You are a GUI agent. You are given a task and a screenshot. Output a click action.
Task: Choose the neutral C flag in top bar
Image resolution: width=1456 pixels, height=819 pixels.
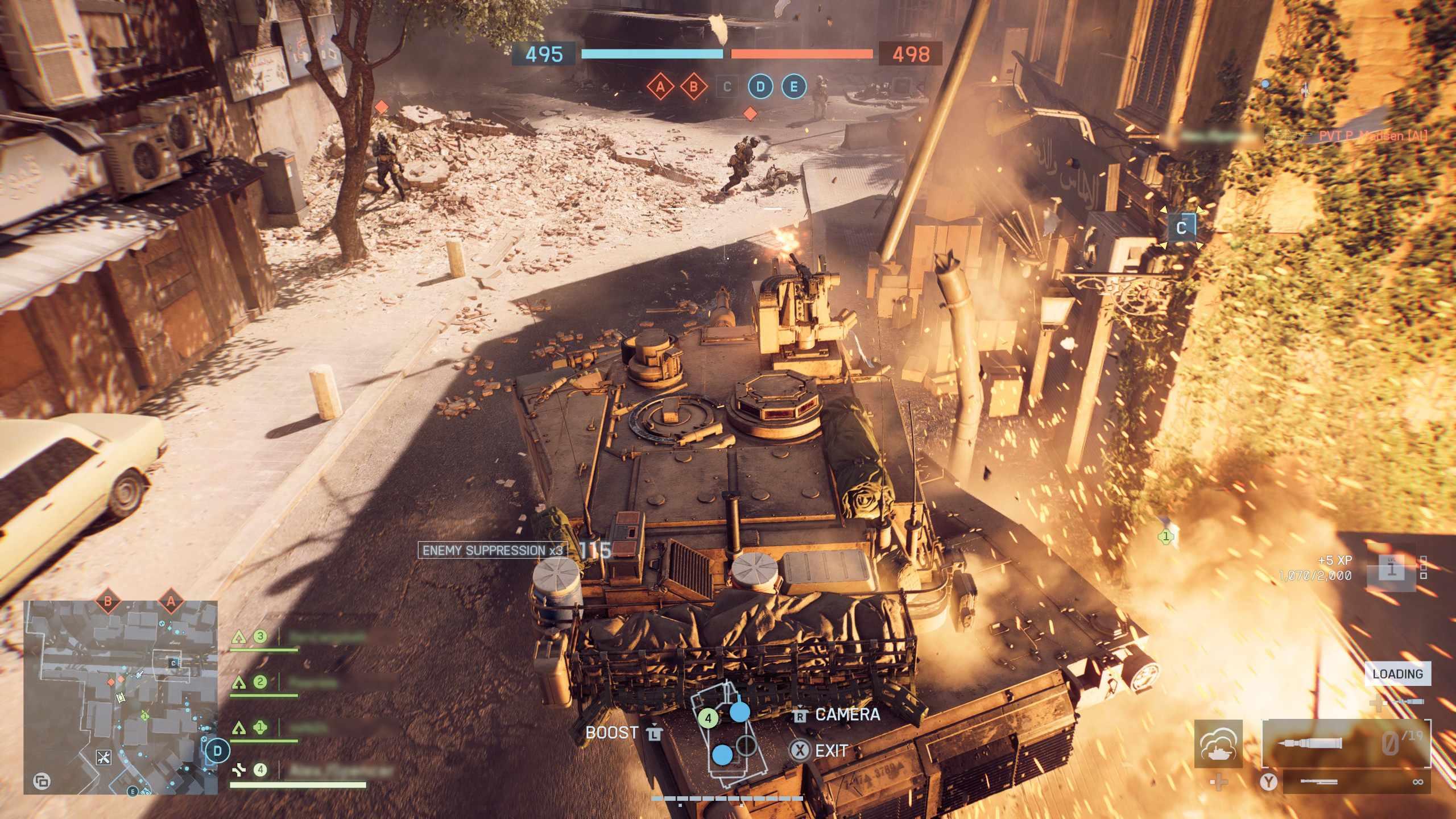tap(726, 87)
